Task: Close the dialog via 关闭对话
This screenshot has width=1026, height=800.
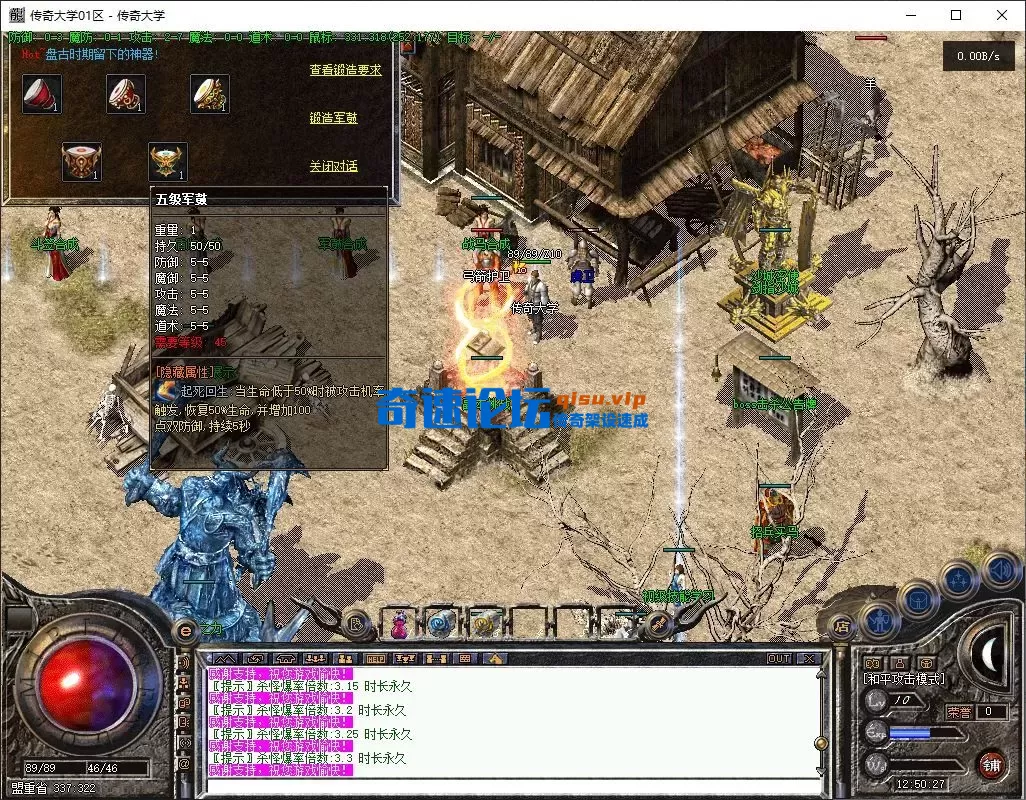Action: [333, 166]
